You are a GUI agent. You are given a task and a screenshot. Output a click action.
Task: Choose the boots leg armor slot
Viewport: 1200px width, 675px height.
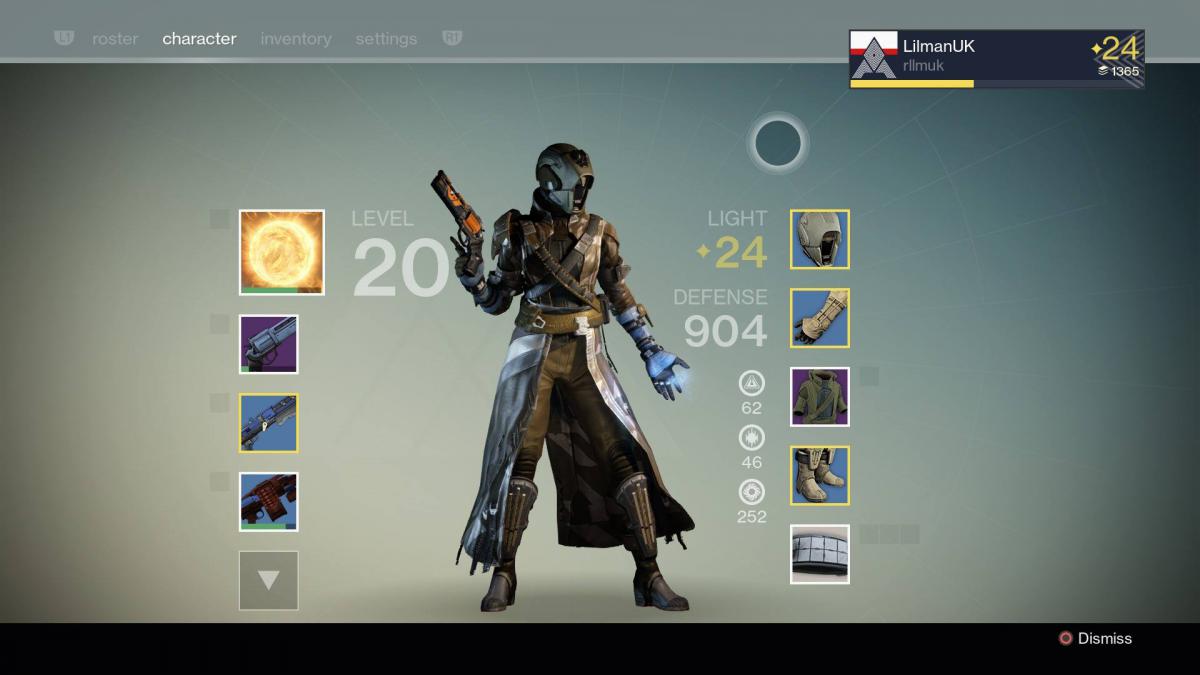[820, 475]
